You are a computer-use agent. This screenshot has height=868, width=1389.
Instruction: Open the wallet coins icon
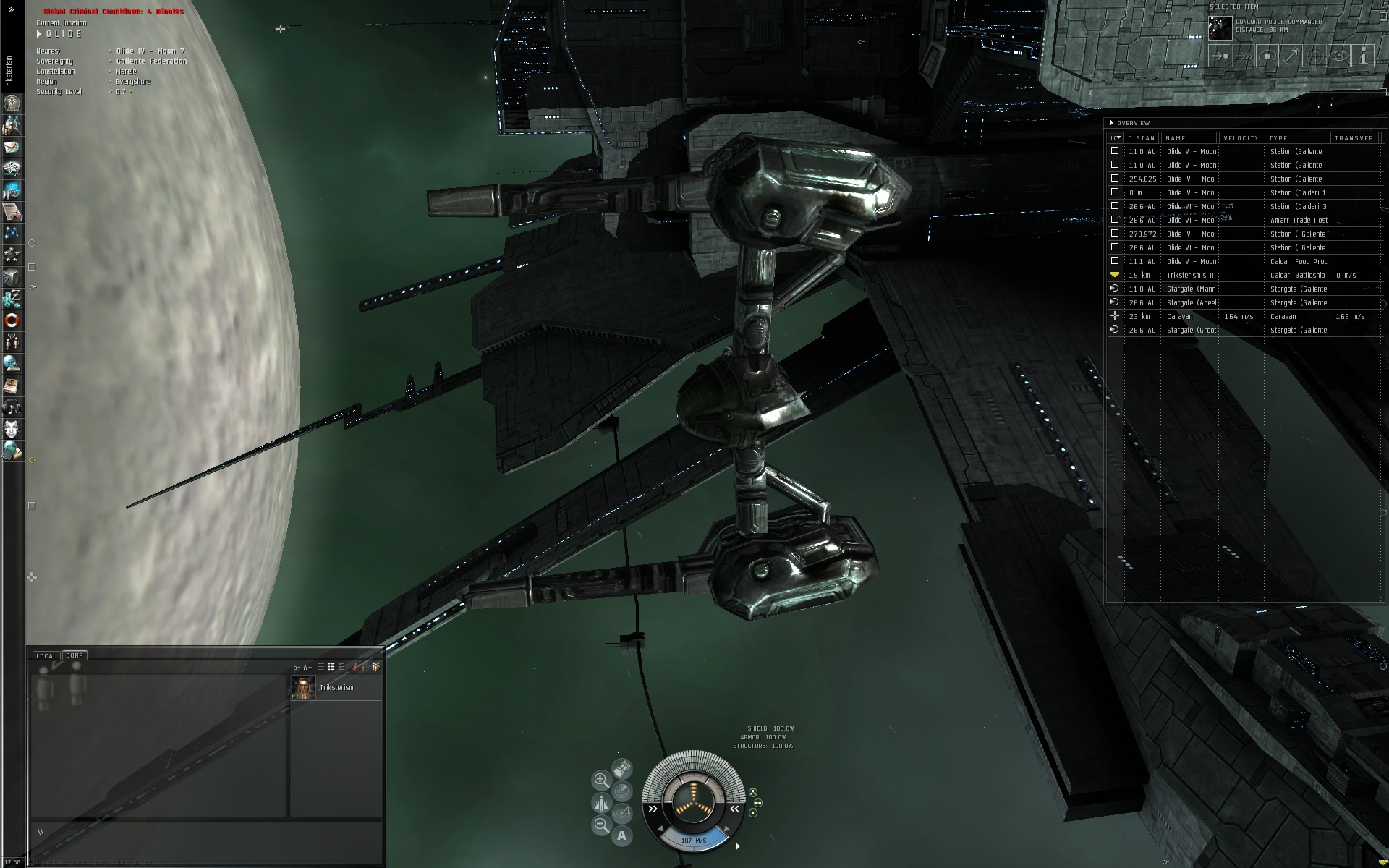(12, 298)
